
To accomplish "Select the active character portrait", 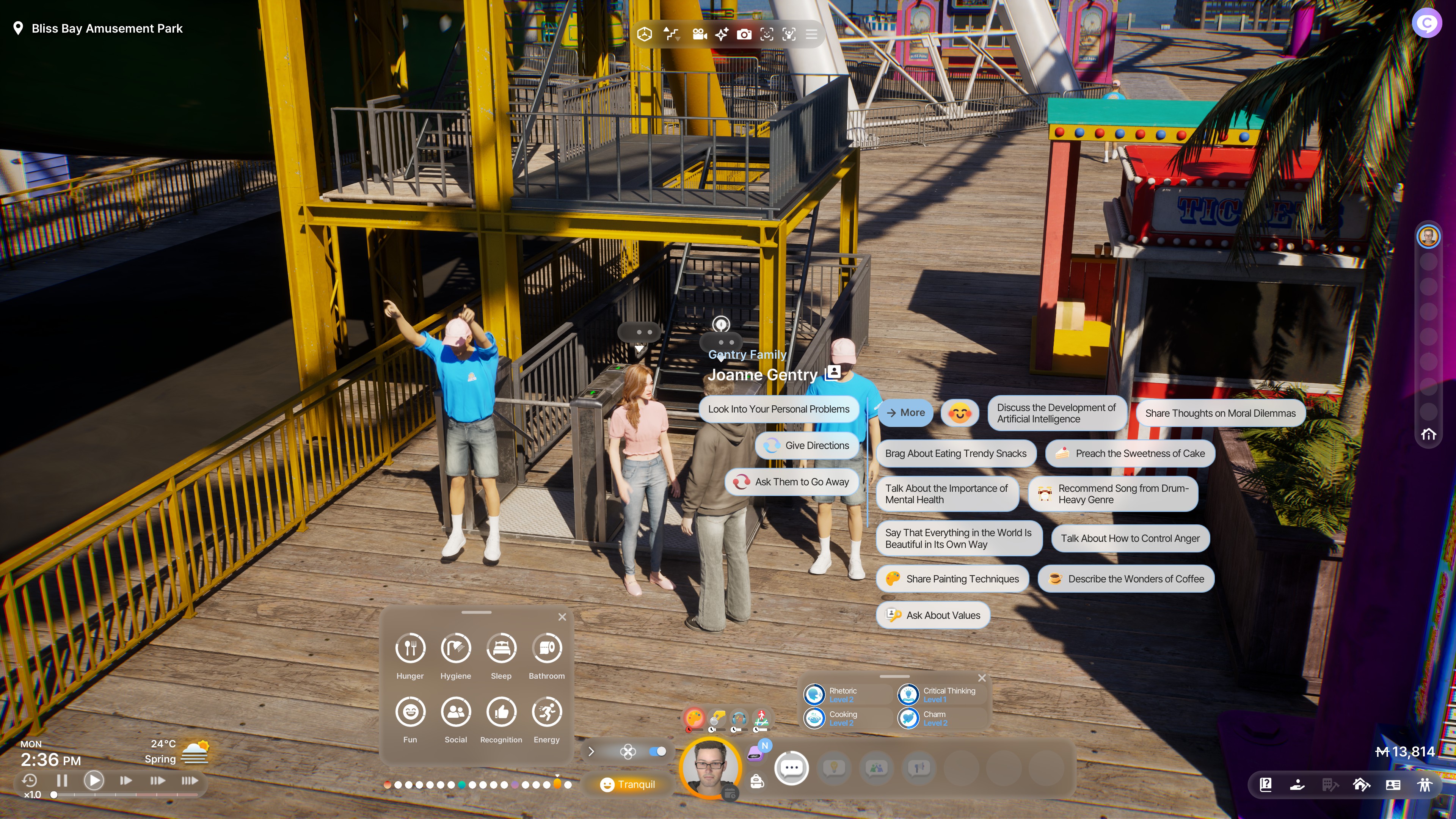I will (710, 767).
